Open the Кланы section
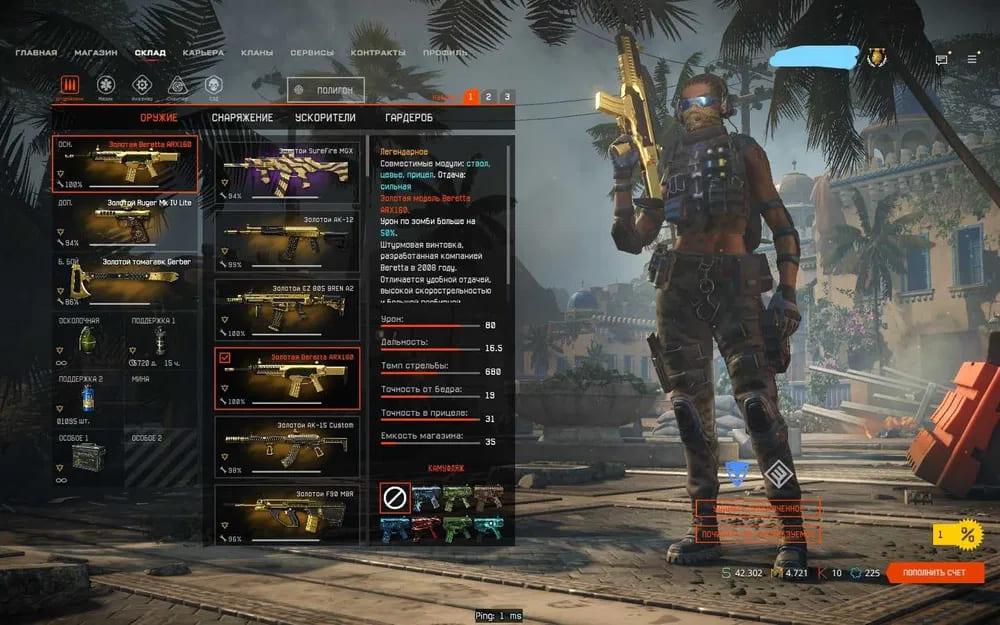 [x=257, y=52]
